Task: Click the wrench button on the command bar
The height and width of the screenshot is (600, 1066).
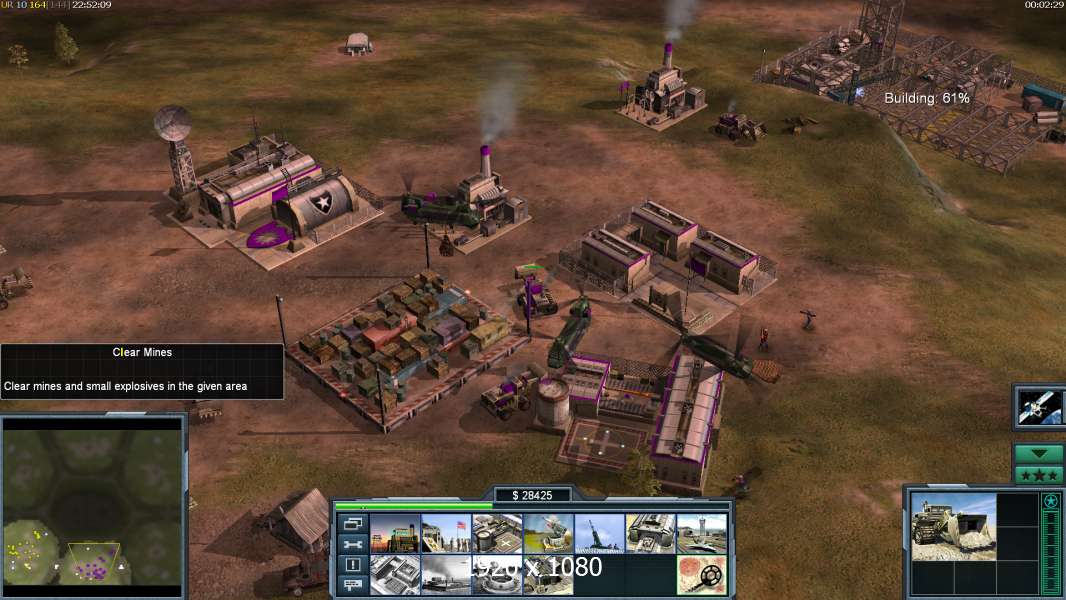Action: tap(352, 544)
